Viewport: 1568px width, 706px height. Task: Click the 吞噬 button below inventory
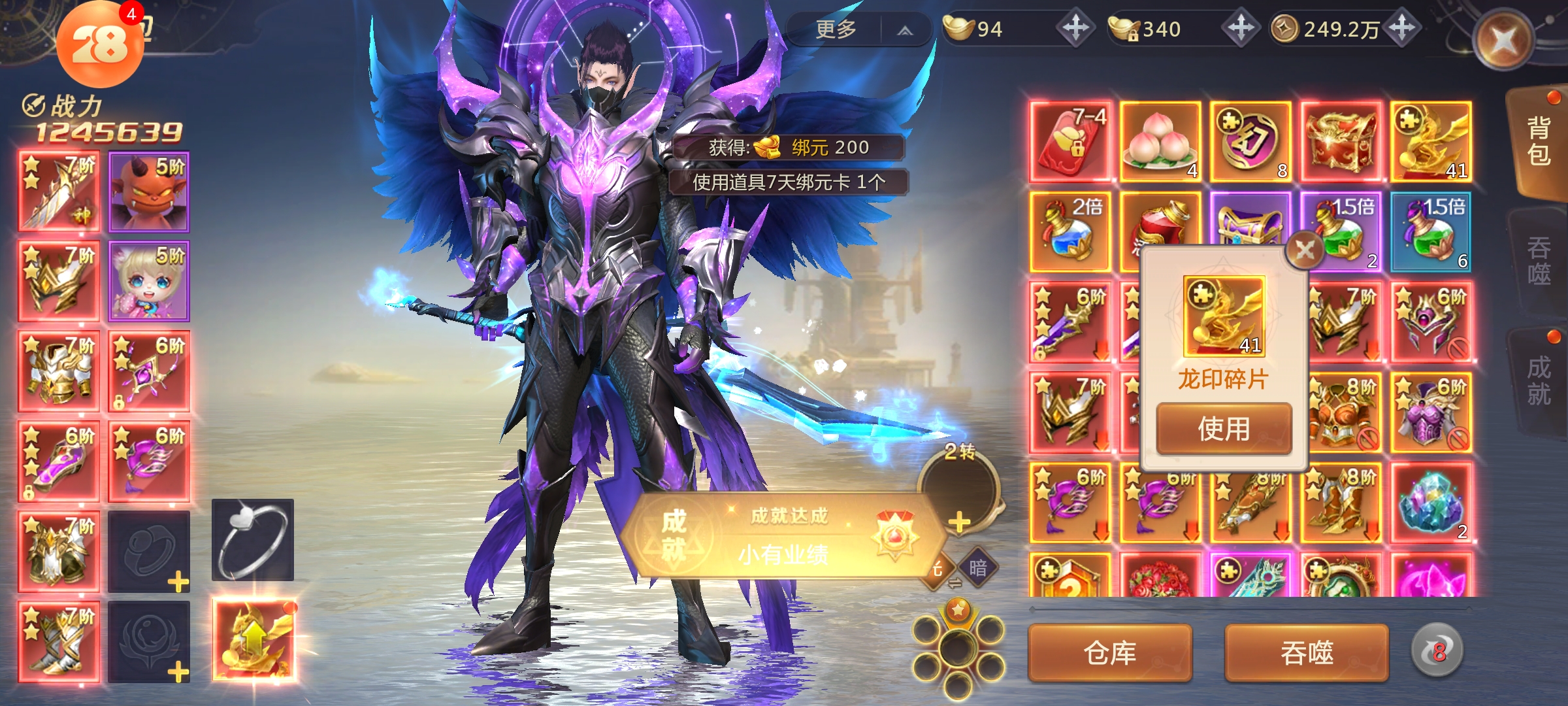pos(1307,652)
